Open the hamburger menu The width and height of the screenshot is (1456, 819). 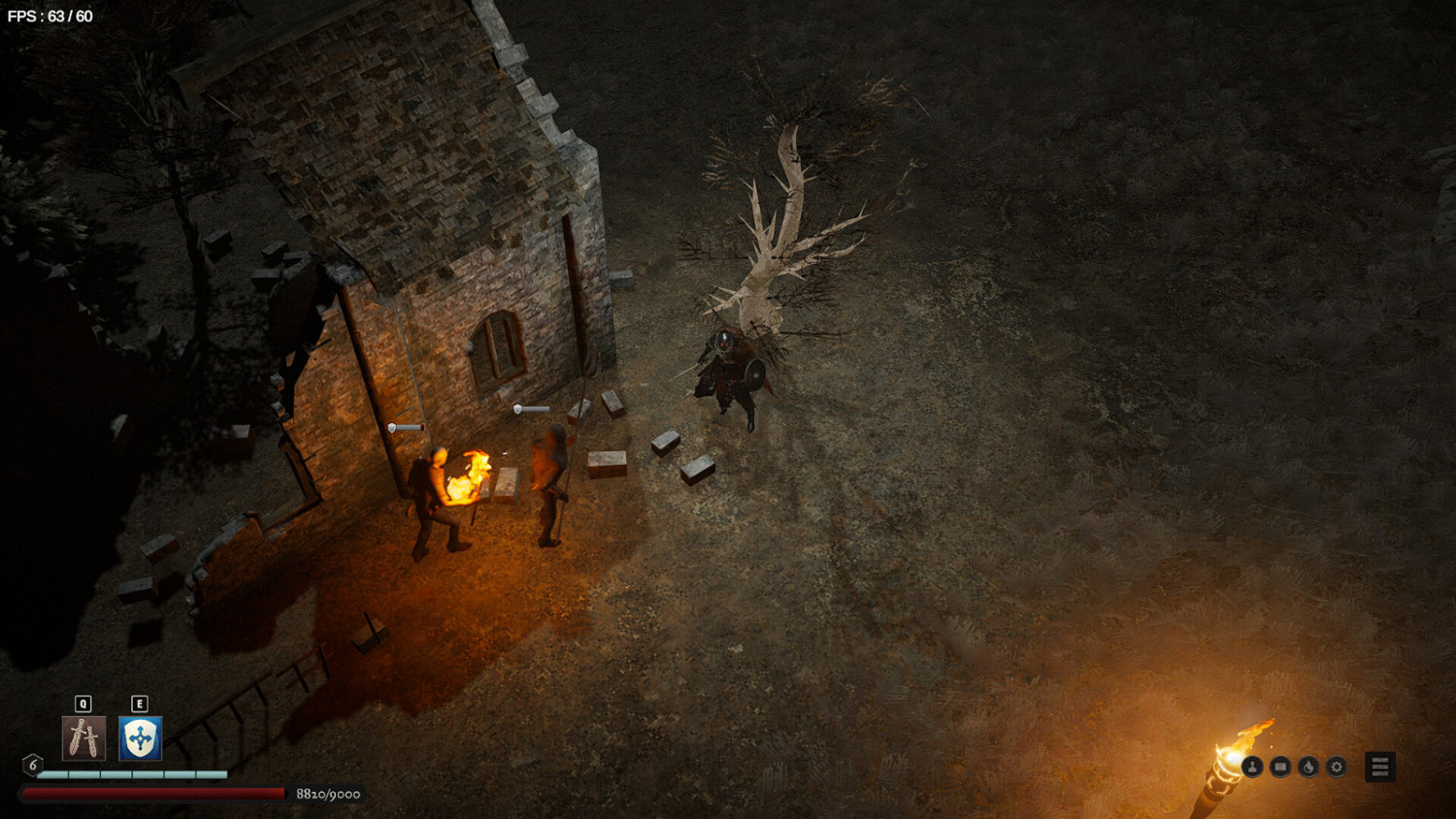[x=1380, y=766]
